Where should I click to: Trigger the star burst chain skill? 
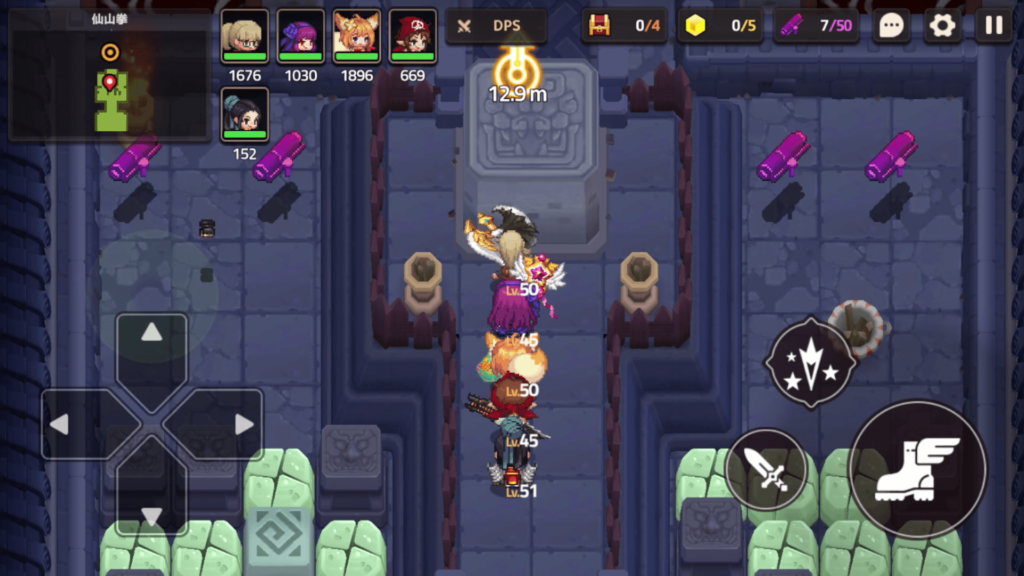(x=810, y=363)
